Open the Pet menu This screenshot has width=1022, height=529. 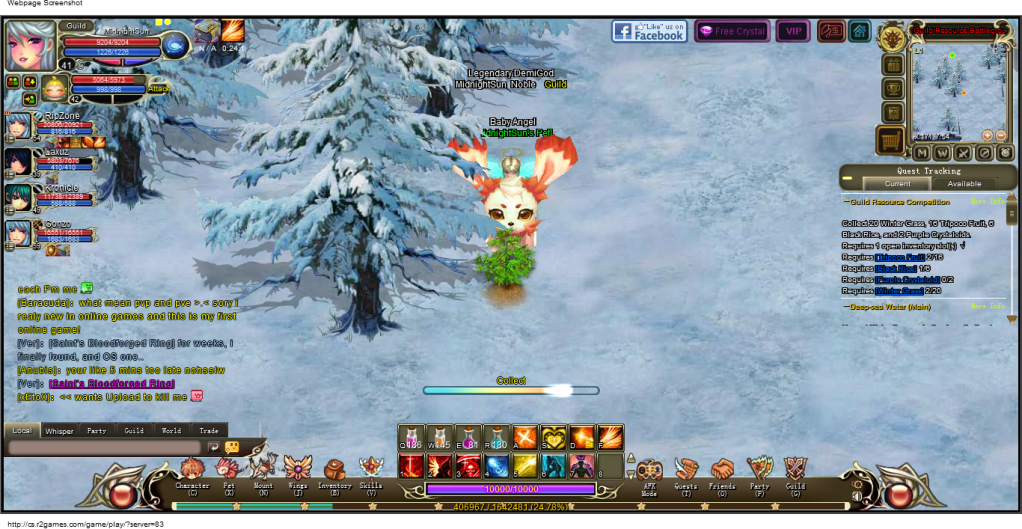[228, 469]
